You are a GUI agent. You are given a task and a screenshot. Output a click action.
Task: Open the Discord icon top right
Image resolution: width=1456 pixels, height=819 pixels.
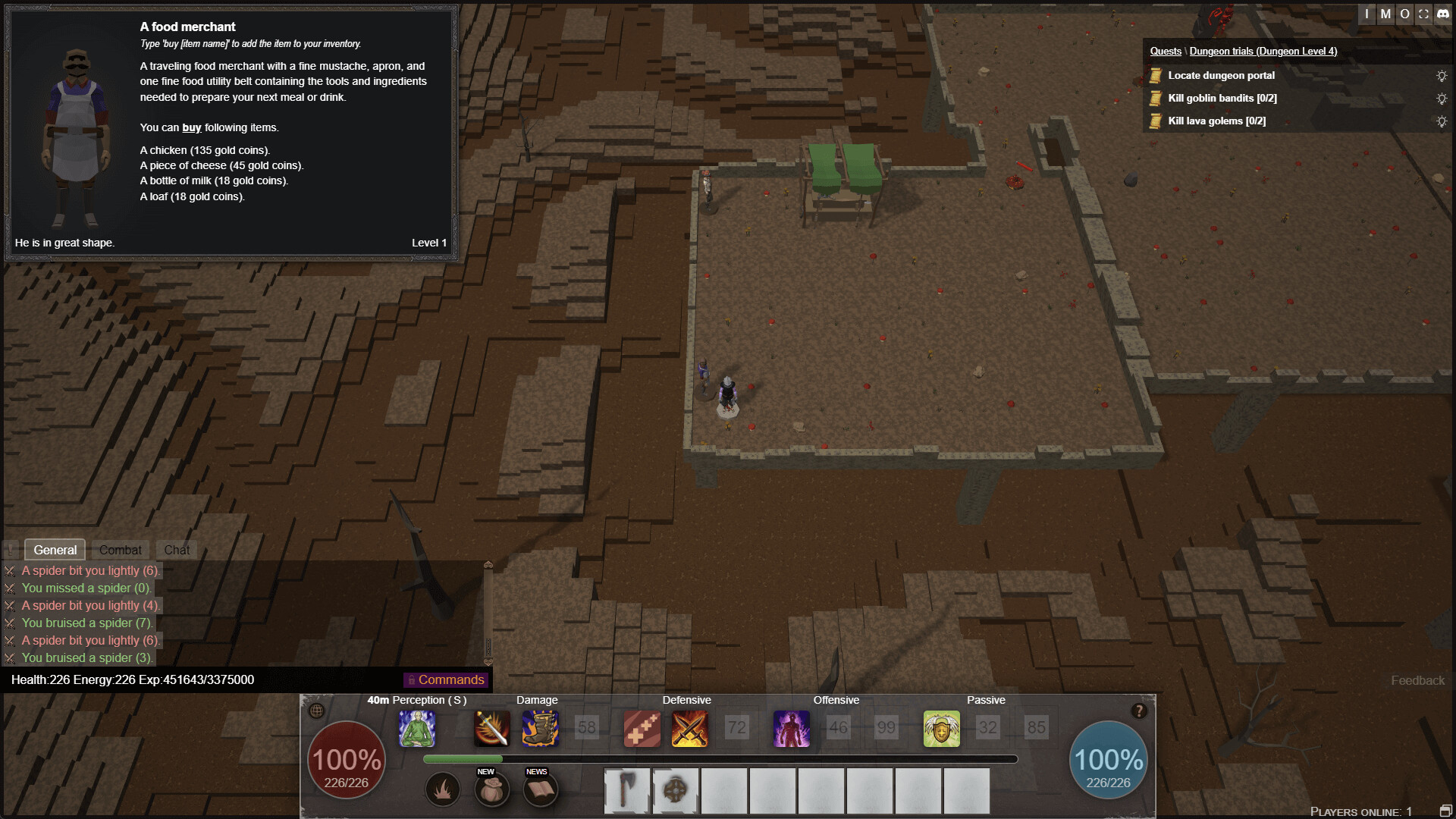pos(1442,14)
